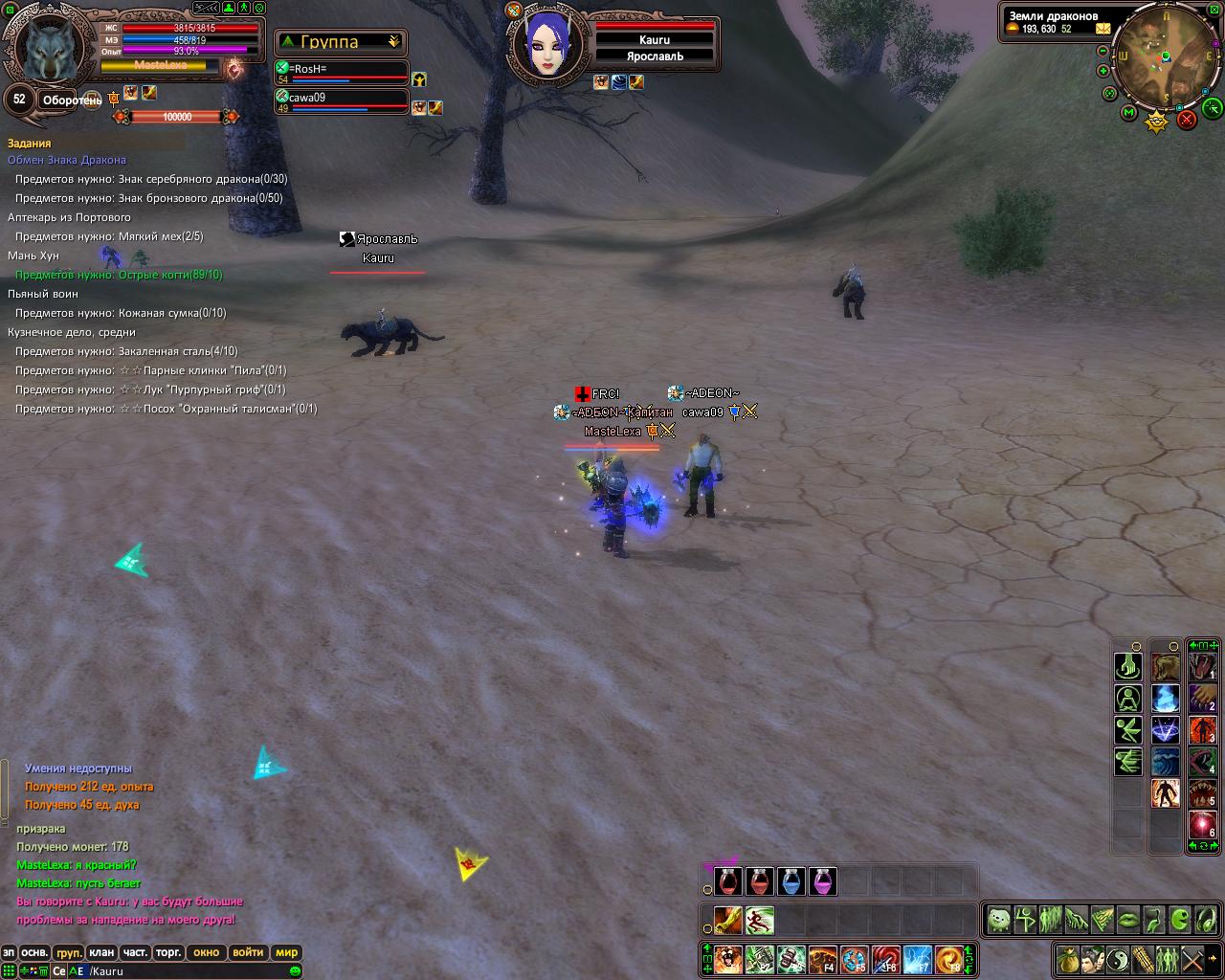Activate the meditation pose skill icon
Viewport: 1225px width, 980px height.
coord(1127,699)
